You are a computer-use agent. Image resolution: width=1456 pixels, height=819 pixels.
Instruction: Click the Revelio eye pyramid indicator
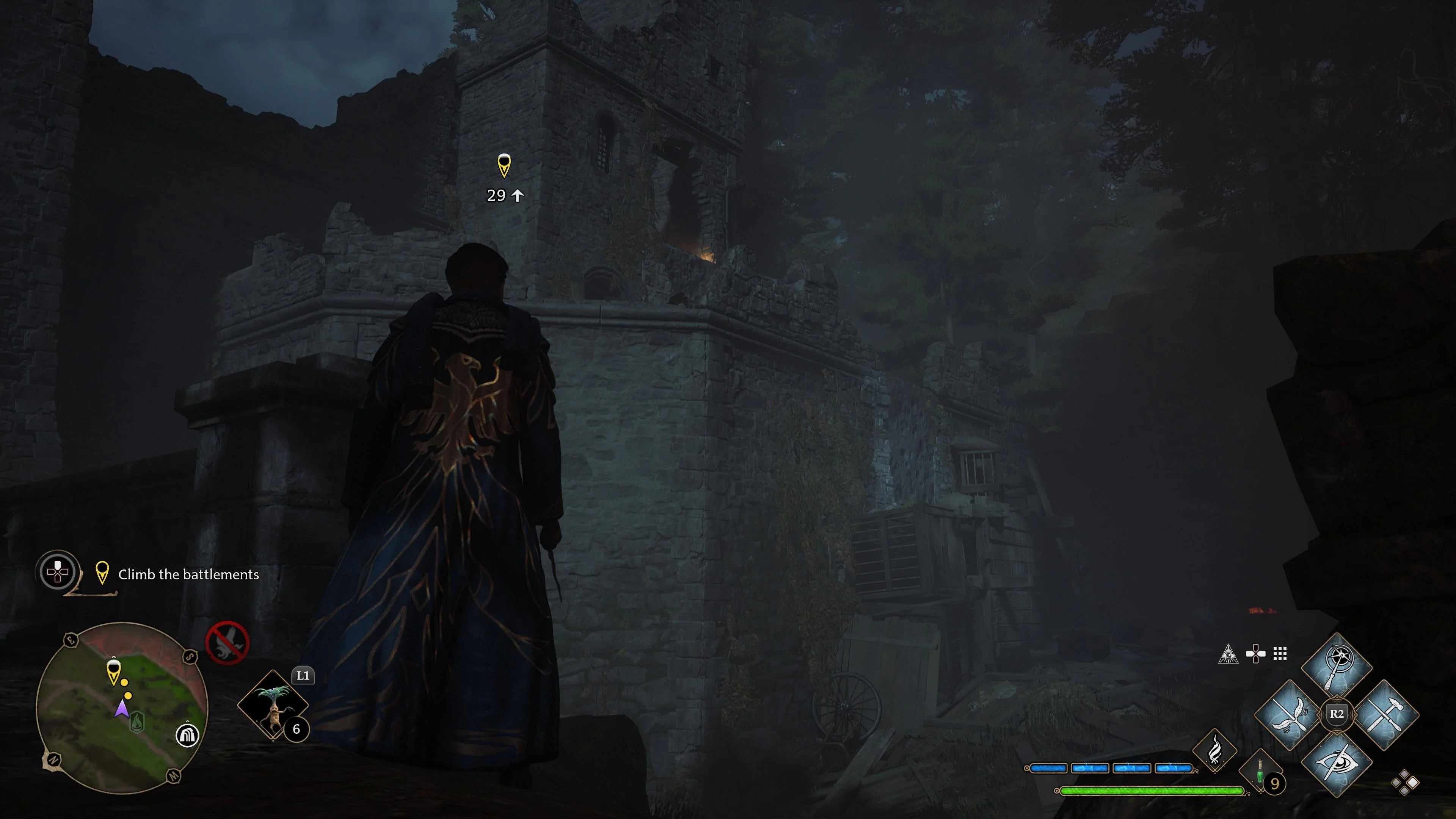[x=1229, y=654]
